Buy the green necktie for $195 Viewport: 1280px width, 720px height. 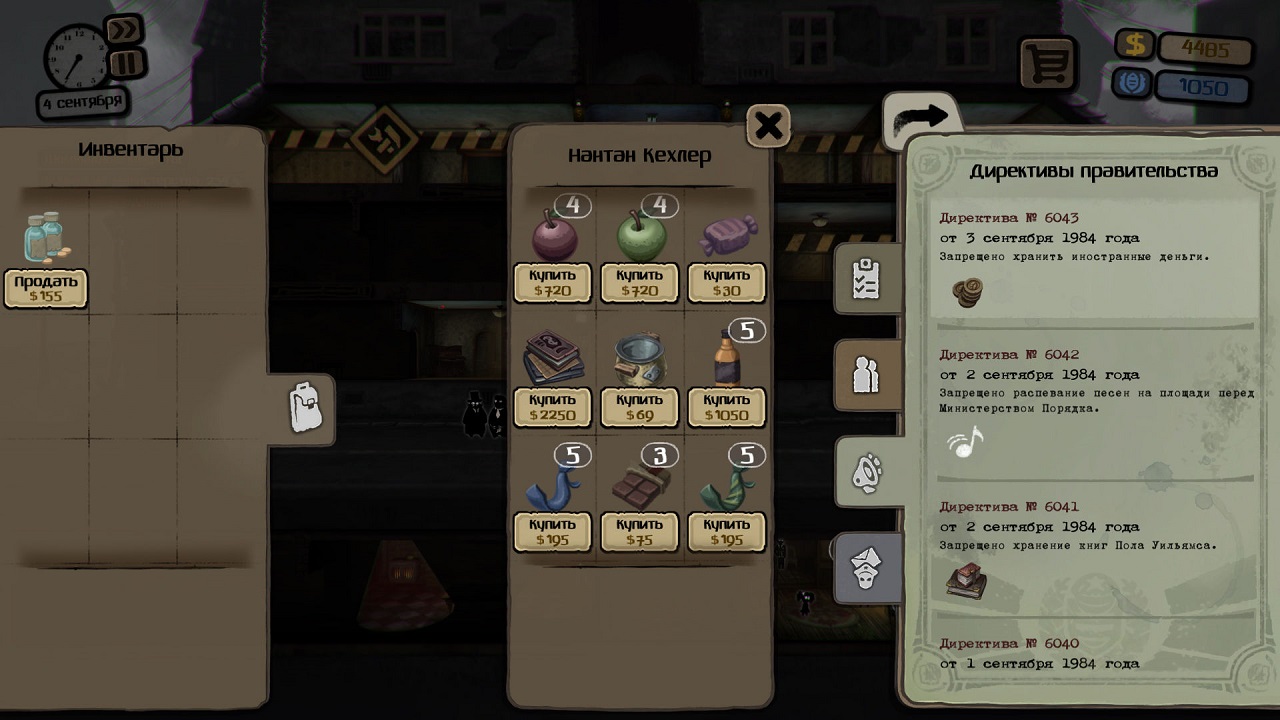[x=727, y=532]
